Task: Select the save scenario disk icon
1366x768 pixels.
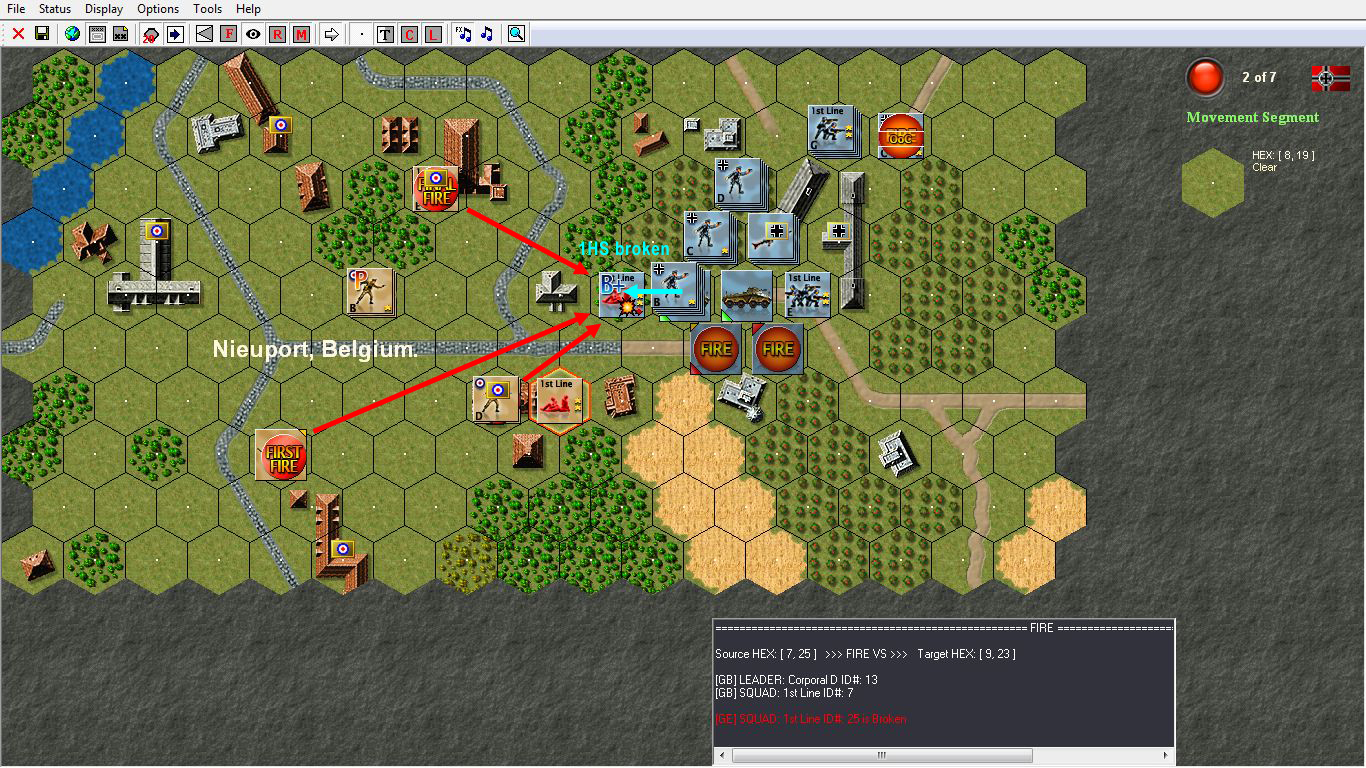Action: coord(42,33)
